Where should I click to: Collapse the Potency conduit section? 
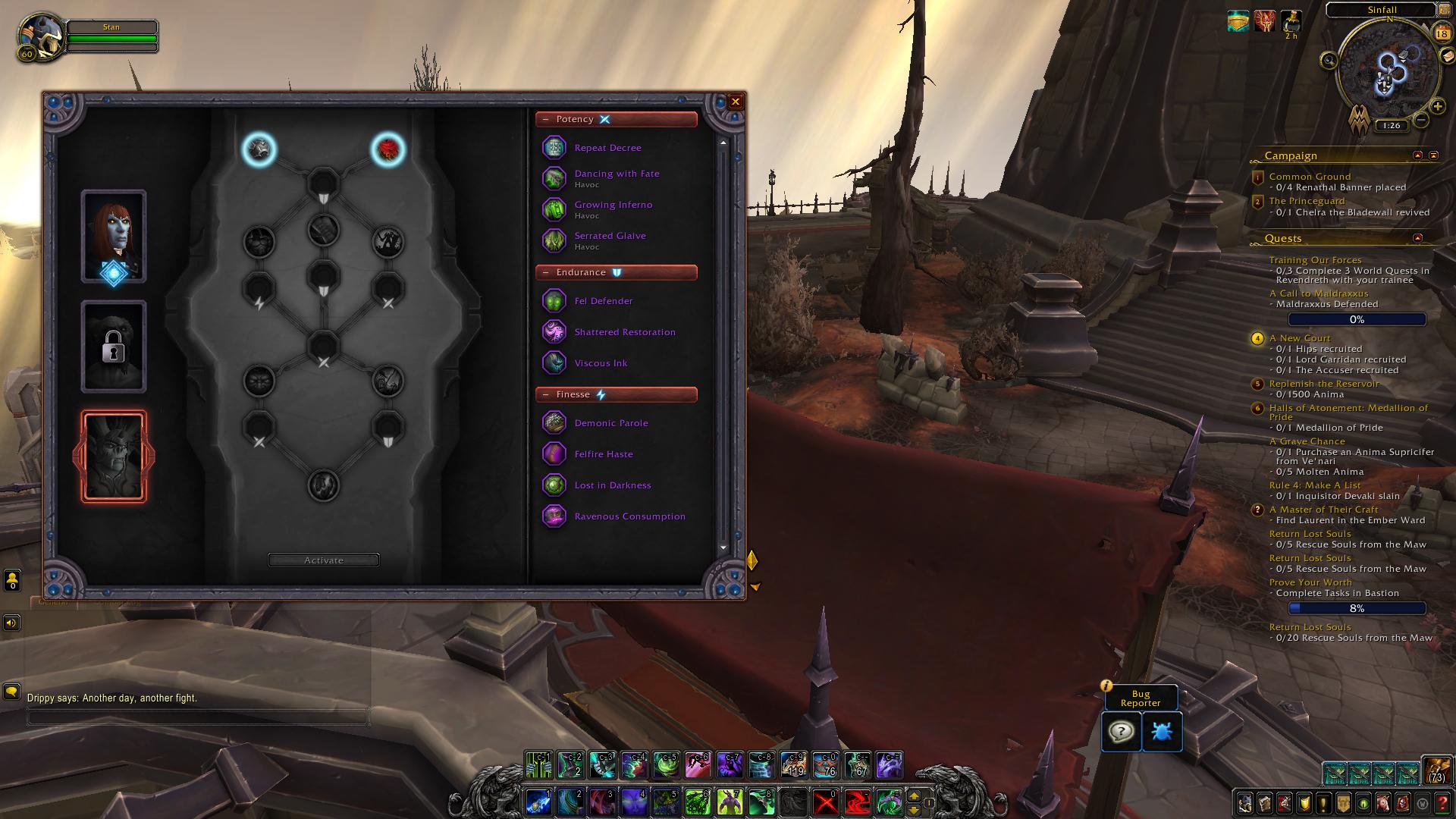tap(546, 120)
